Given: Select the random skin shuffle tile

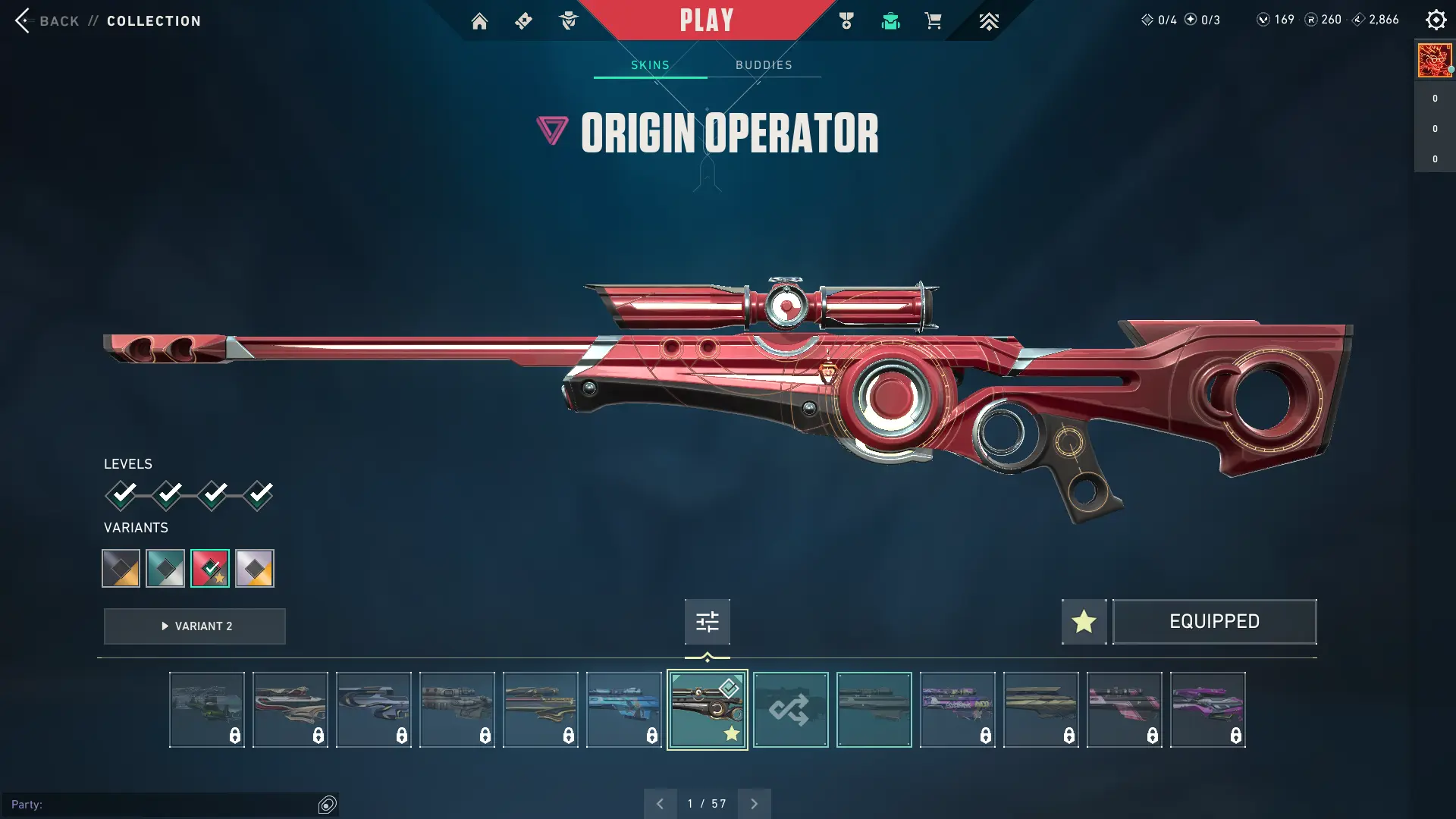Looking at the screenshot, I should (790, 710).
